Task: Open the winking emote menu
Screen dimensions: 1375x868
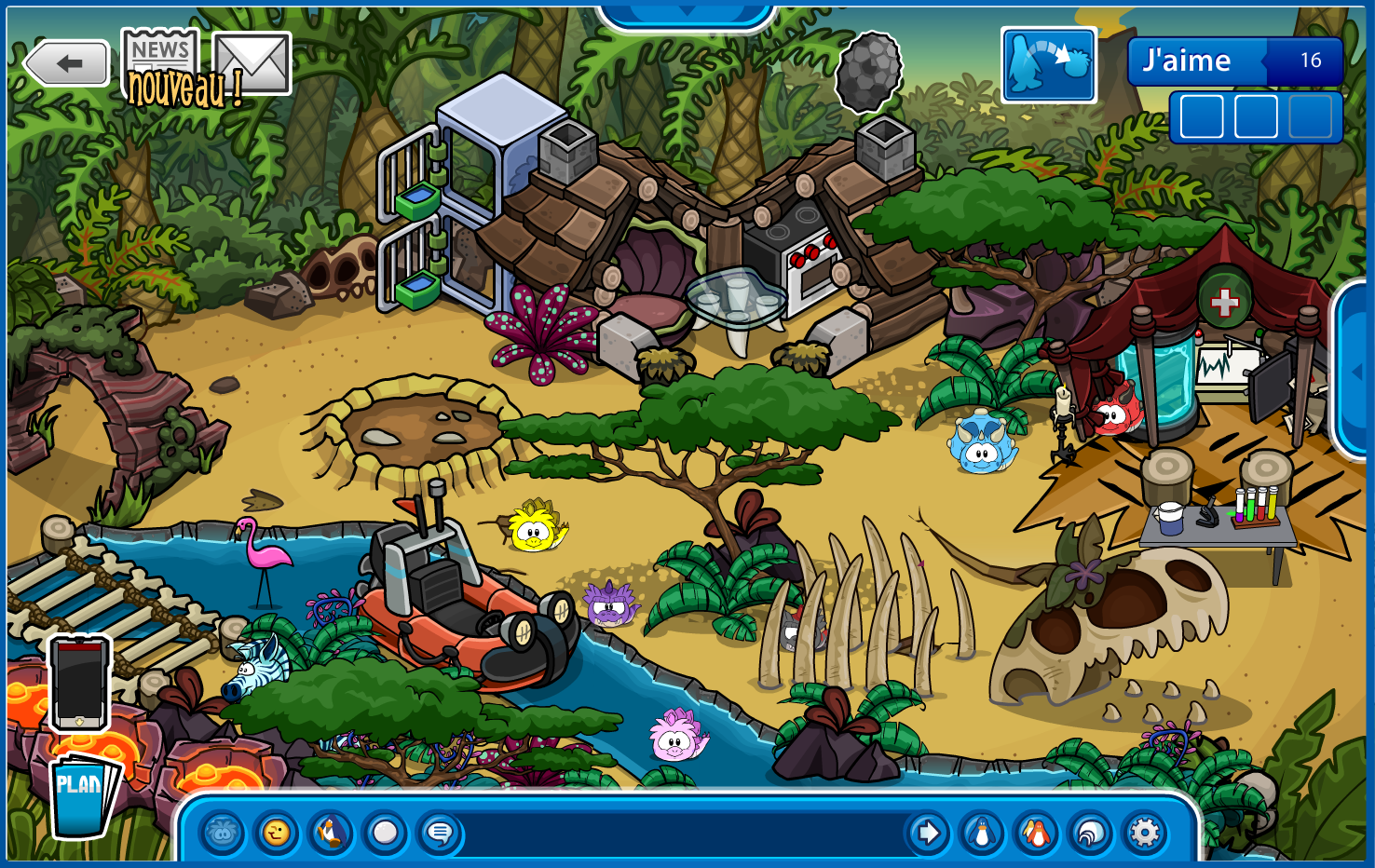Action: coord(277,833)
